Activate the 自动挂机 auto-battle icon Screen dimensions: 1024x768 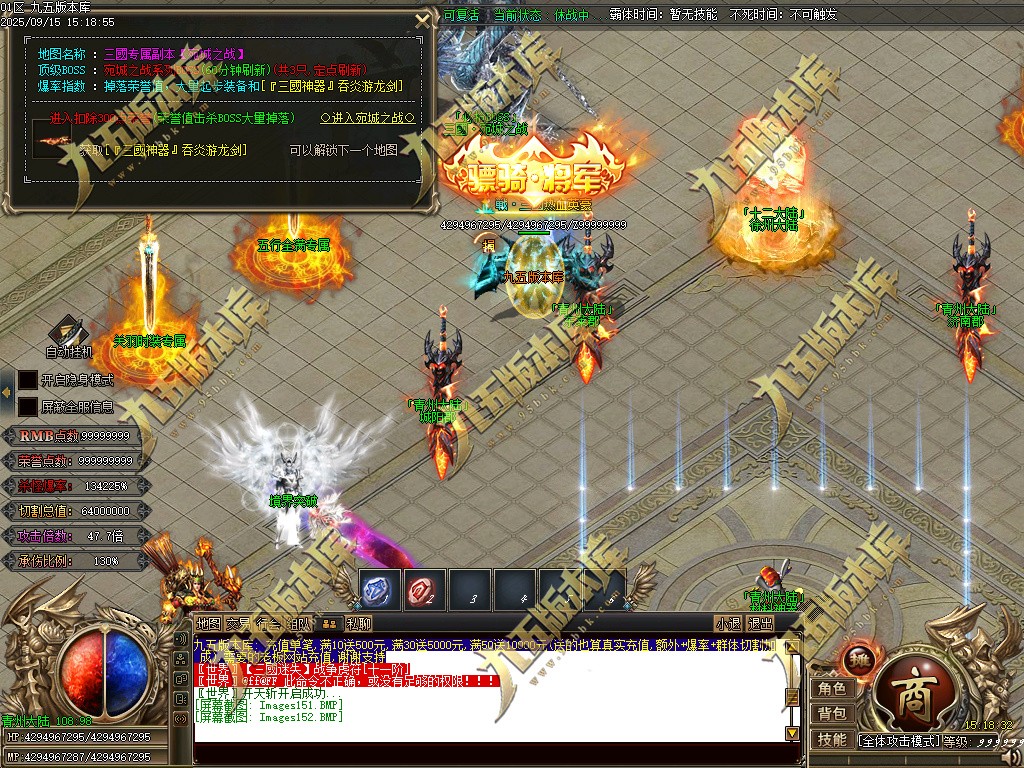69,333
